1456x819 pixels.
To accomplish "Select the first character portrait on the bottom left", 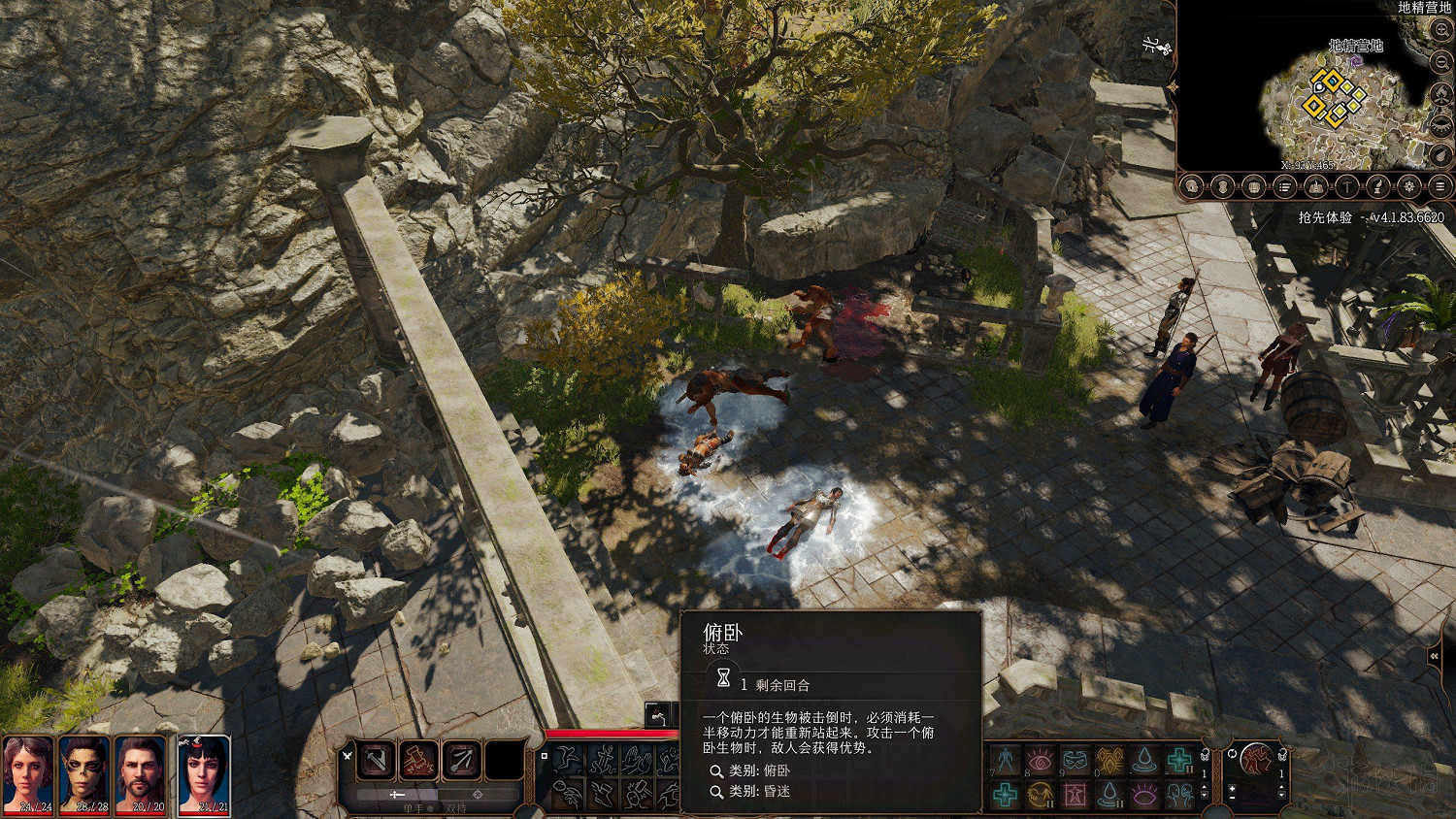I will tap(29, 776).
